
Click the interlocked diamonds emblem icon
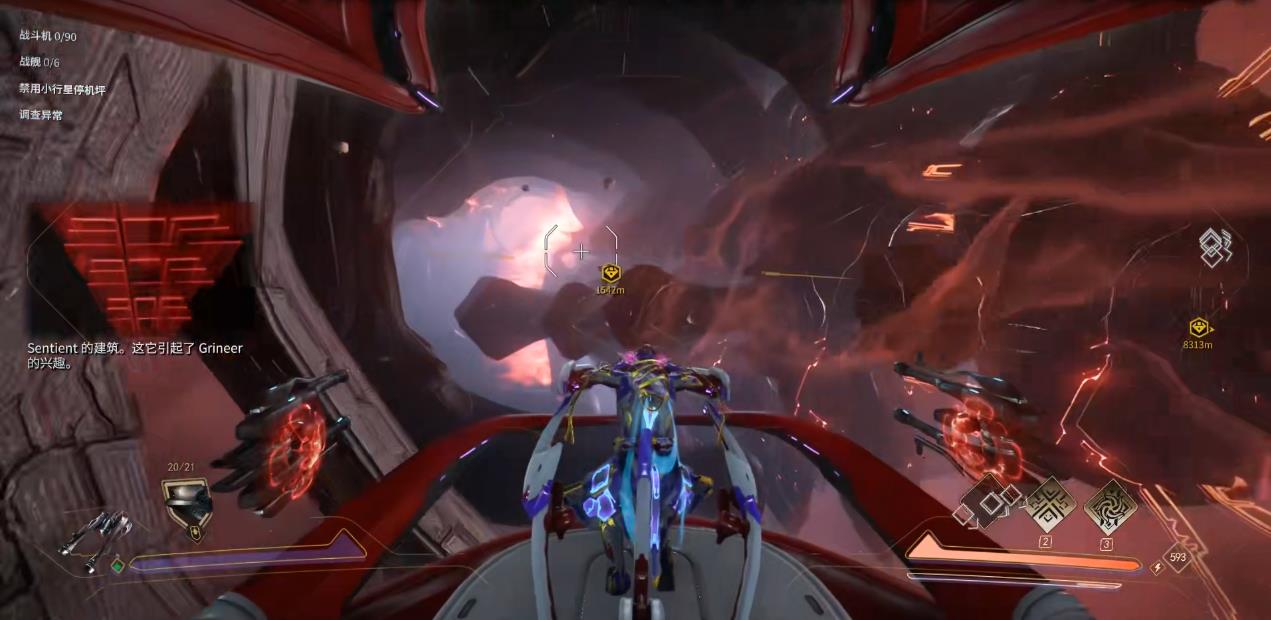click(x=1215, y=248)
